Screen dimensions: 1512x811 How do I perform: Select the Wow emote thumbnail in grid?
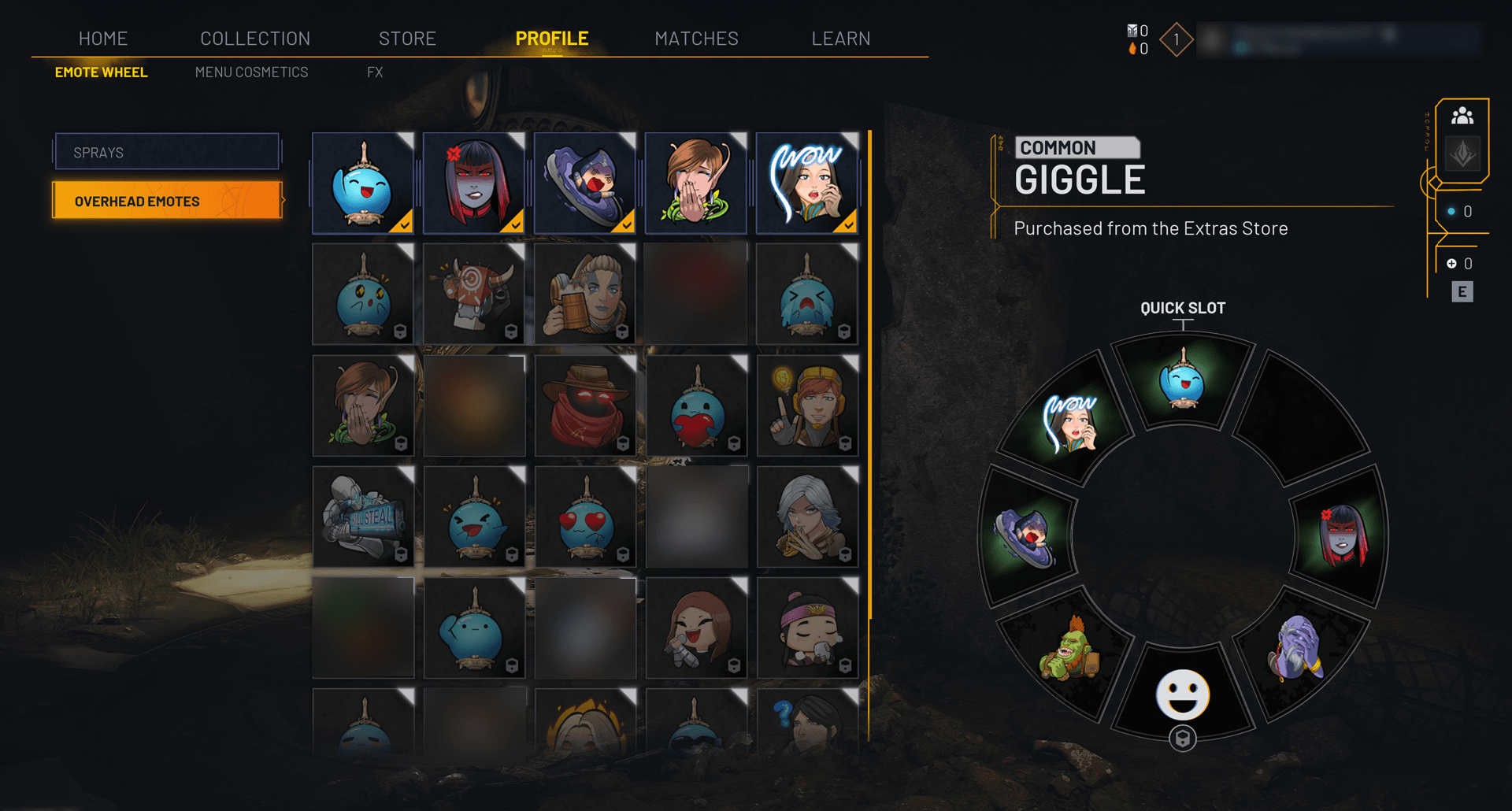tap(806, 183)
